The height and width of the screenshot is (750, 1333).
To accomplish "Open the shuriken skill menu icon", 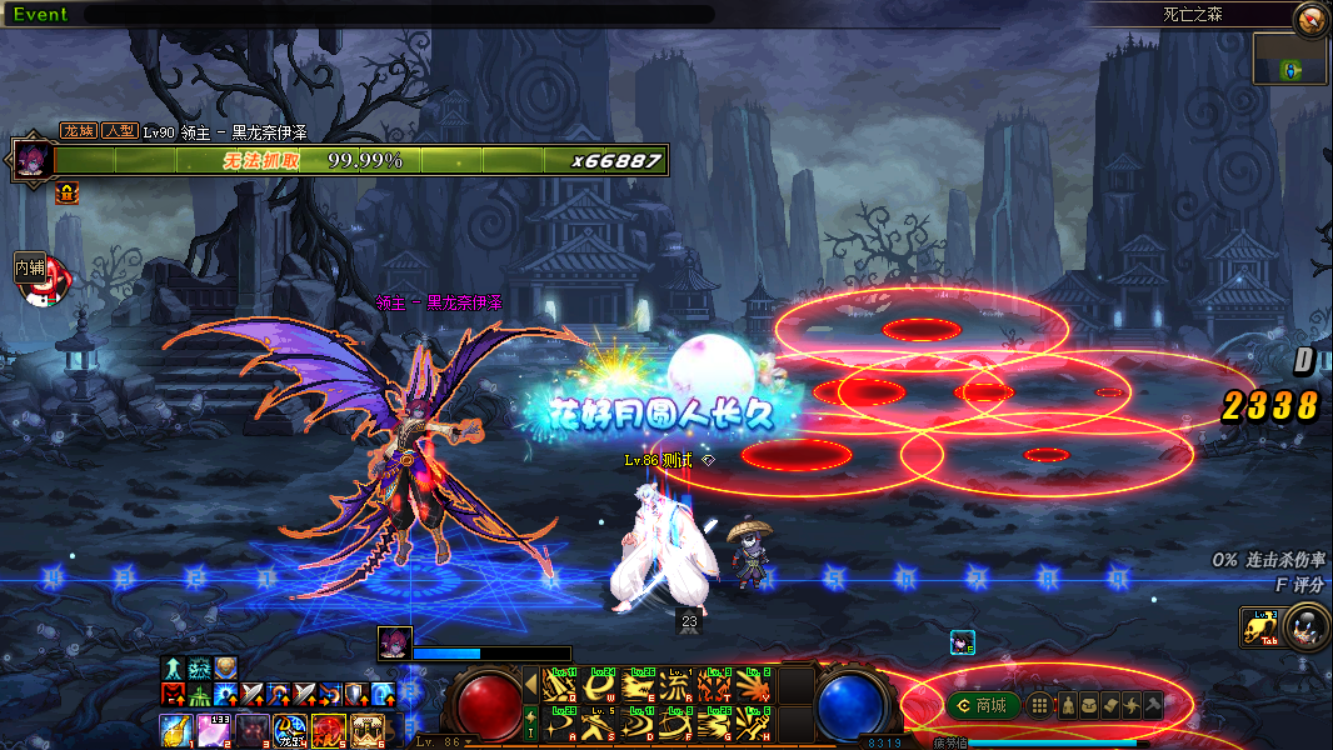I will click(1131, 706).
